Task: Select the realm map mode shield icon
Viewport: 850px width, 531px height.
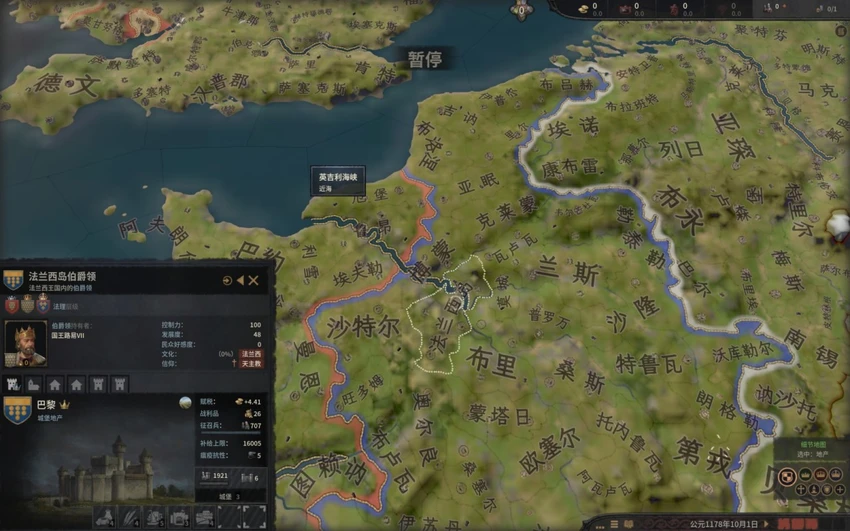Action: [786, 475]
